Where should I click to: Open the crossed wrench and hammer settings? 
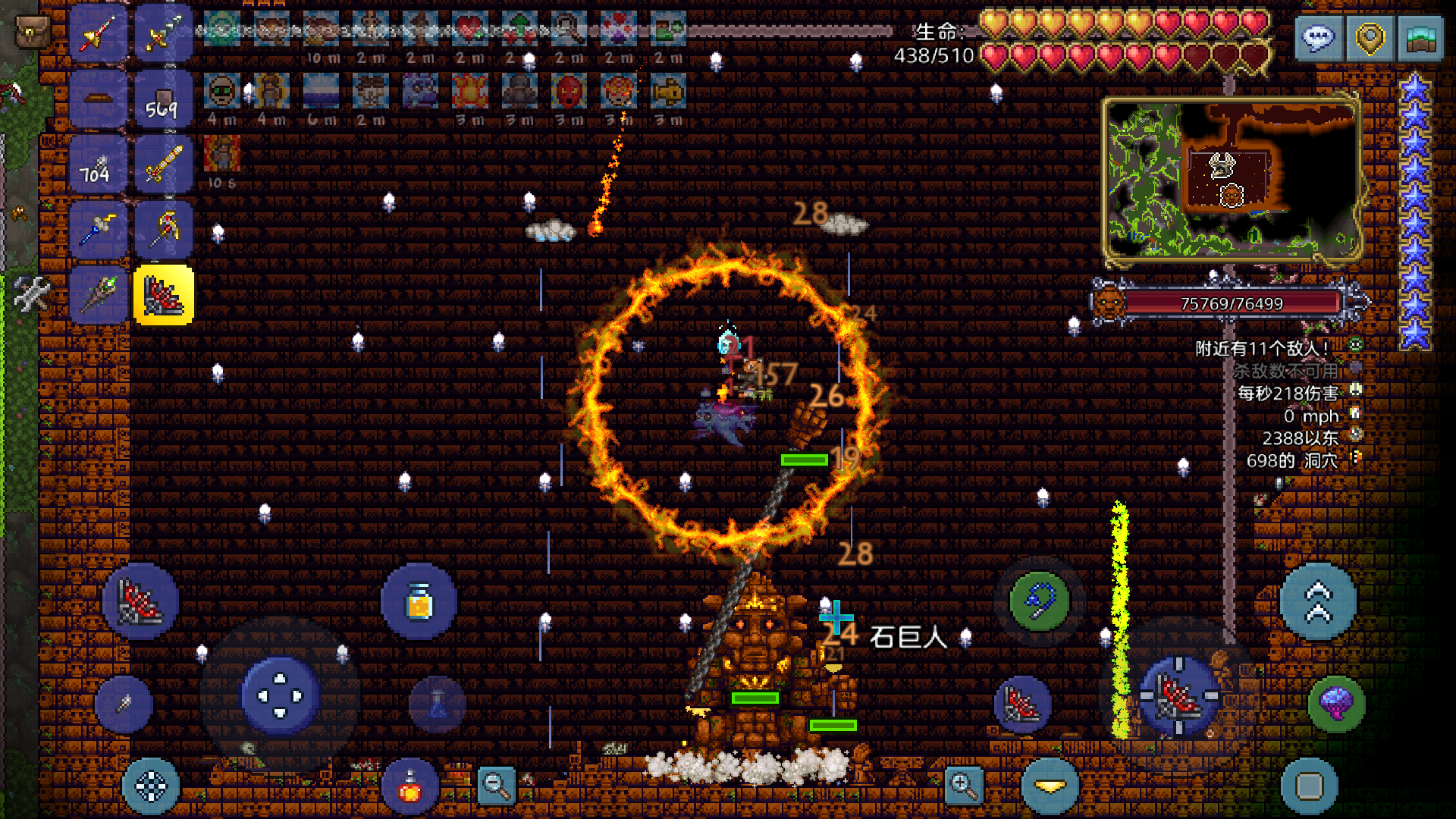pos(31,294)
